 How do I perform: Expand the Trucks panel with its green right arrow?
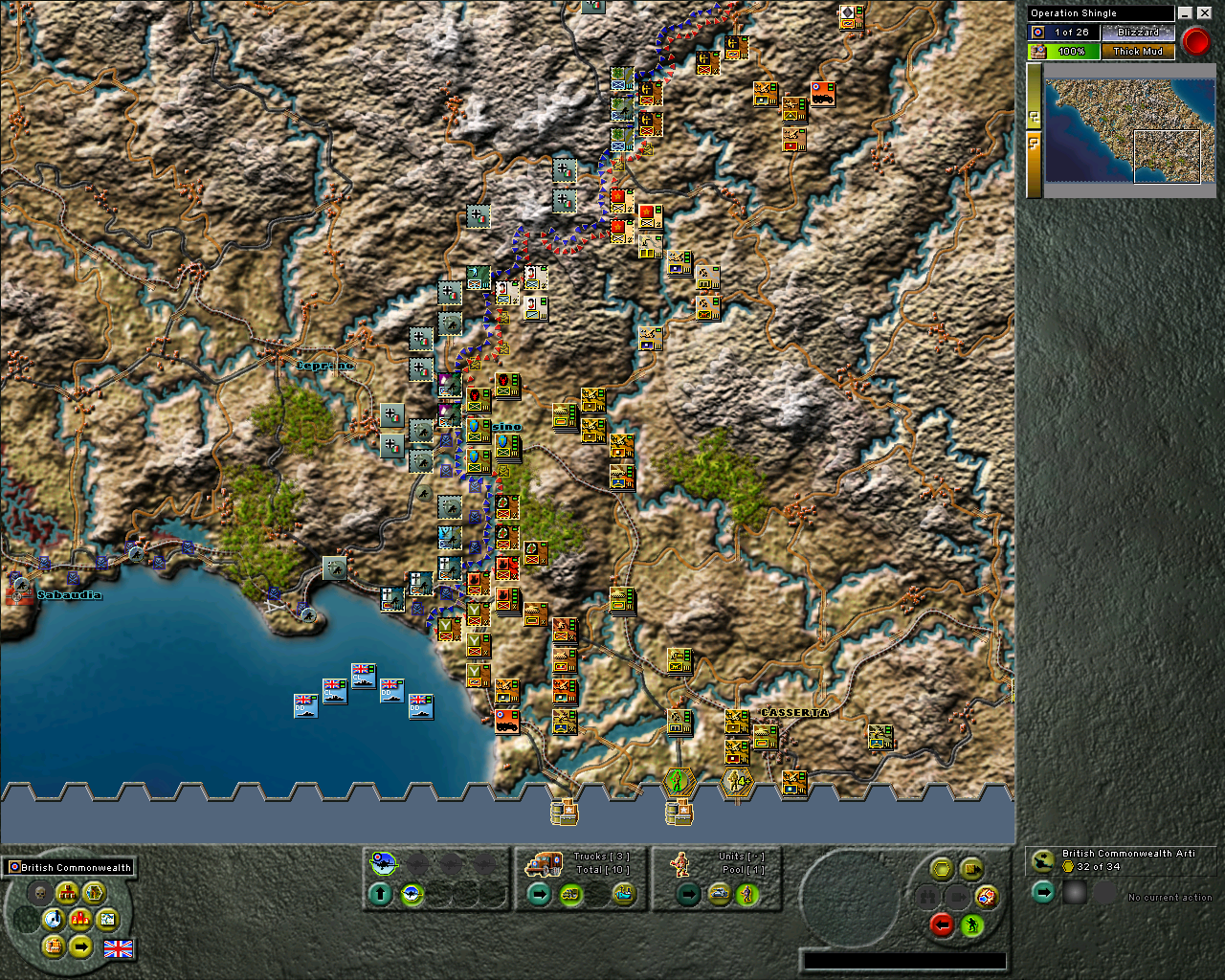538,893
